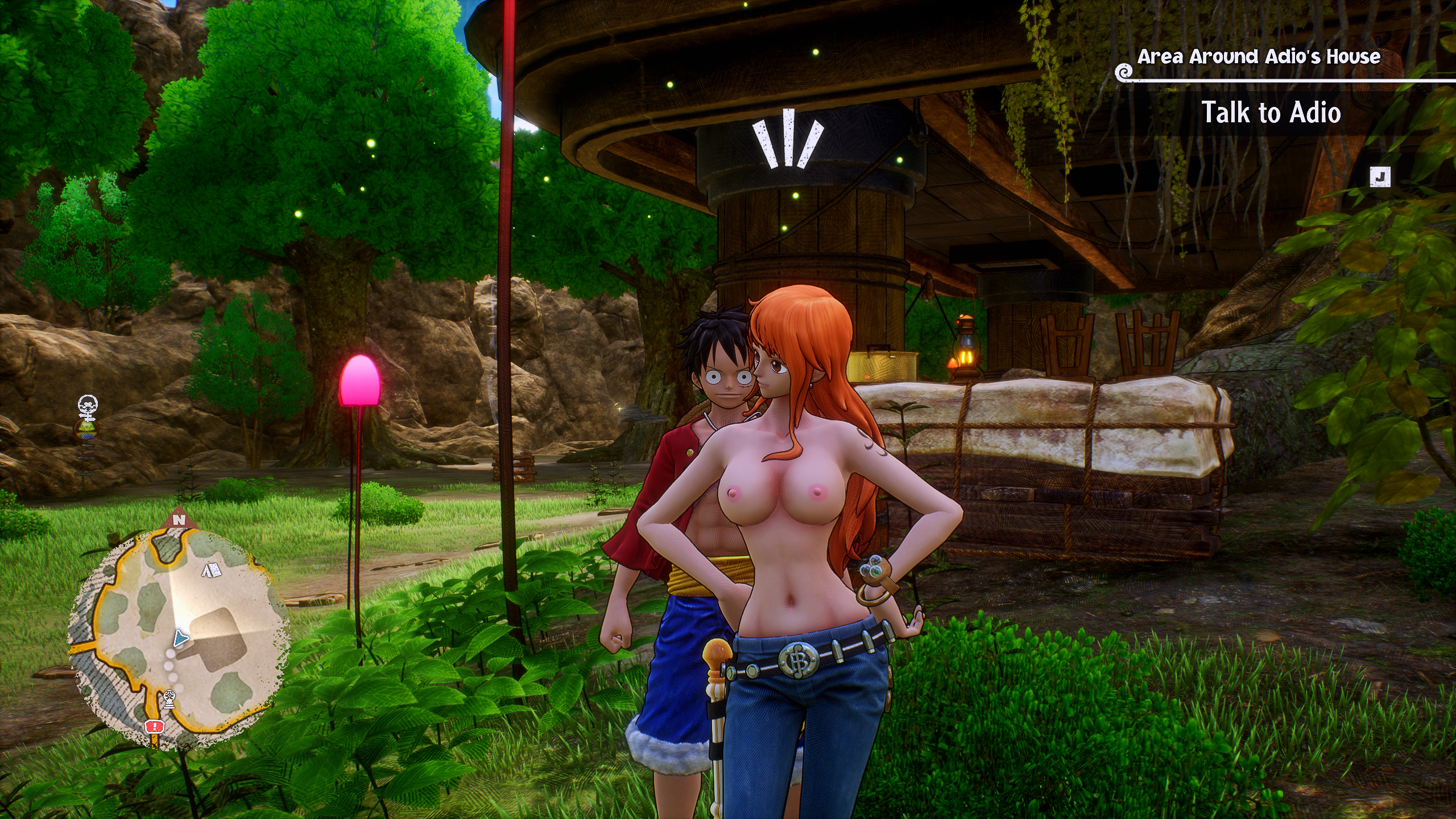Click the teal player arrow on the minimap
Screen dimensions: 1456x819
[x=181, y=639]
